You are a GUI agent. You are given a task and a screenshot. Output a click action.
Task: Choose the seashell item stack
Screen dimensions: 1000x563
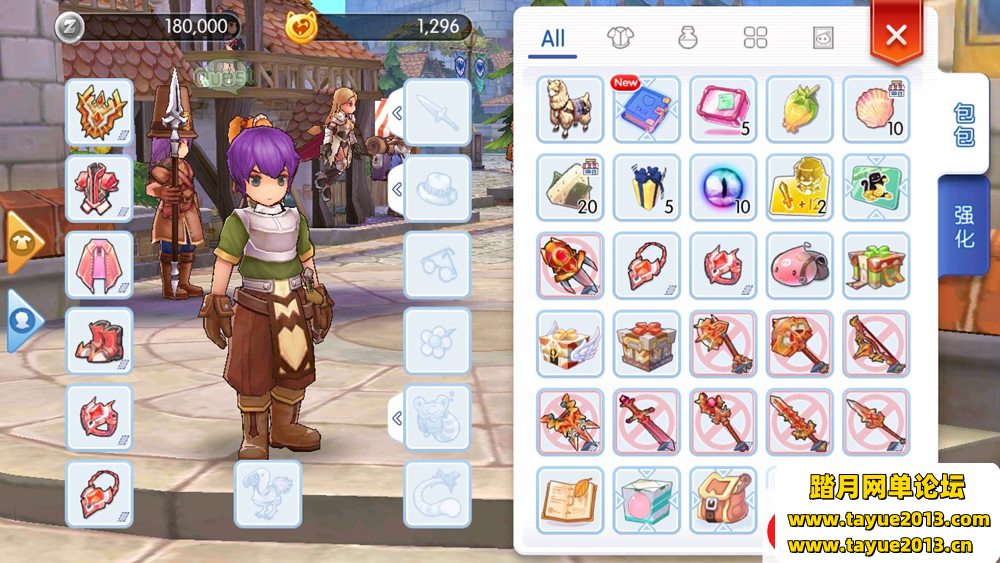click(876, 109)
